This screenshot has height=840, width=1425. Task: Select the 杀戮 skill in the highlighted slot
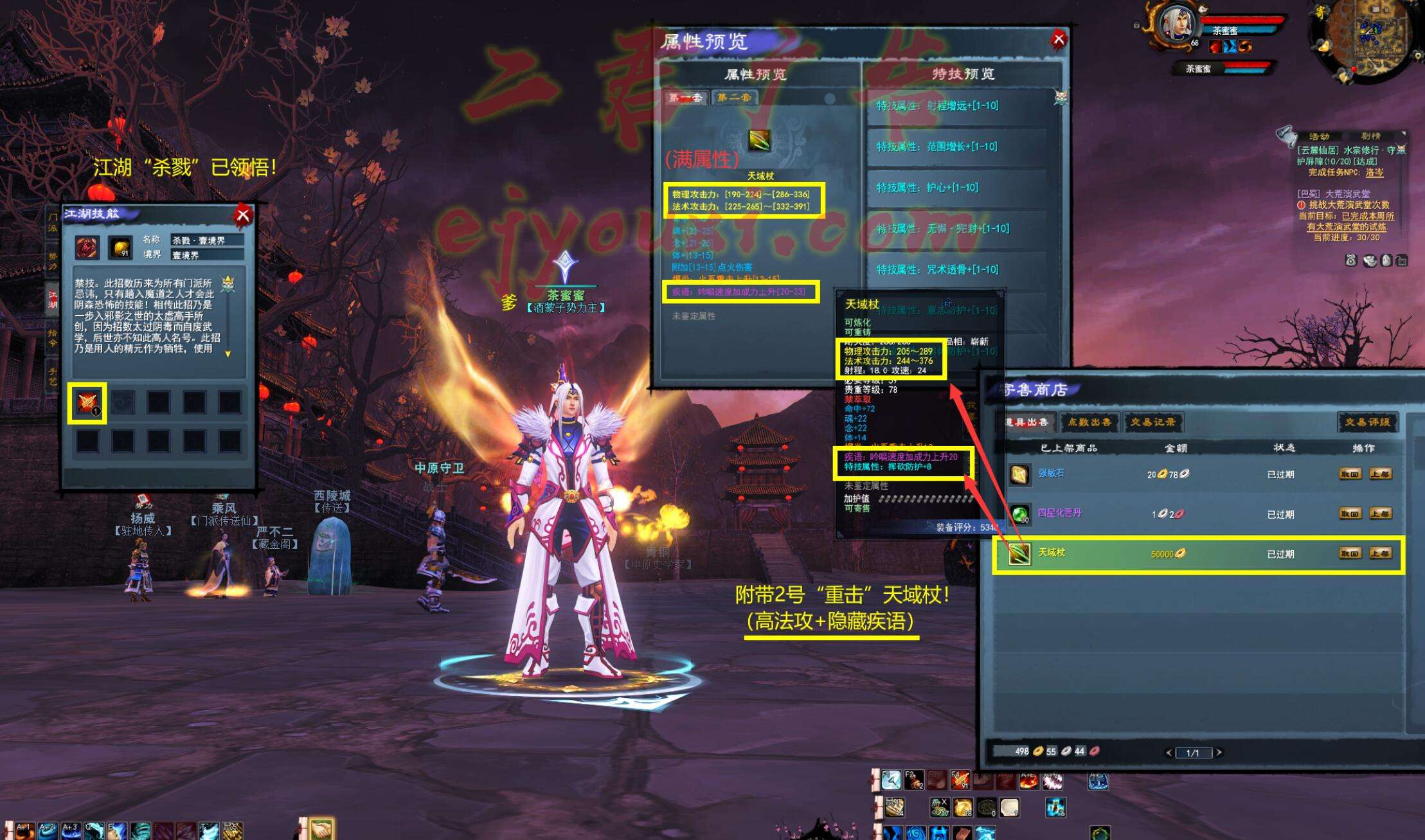(x=87, y=403)
